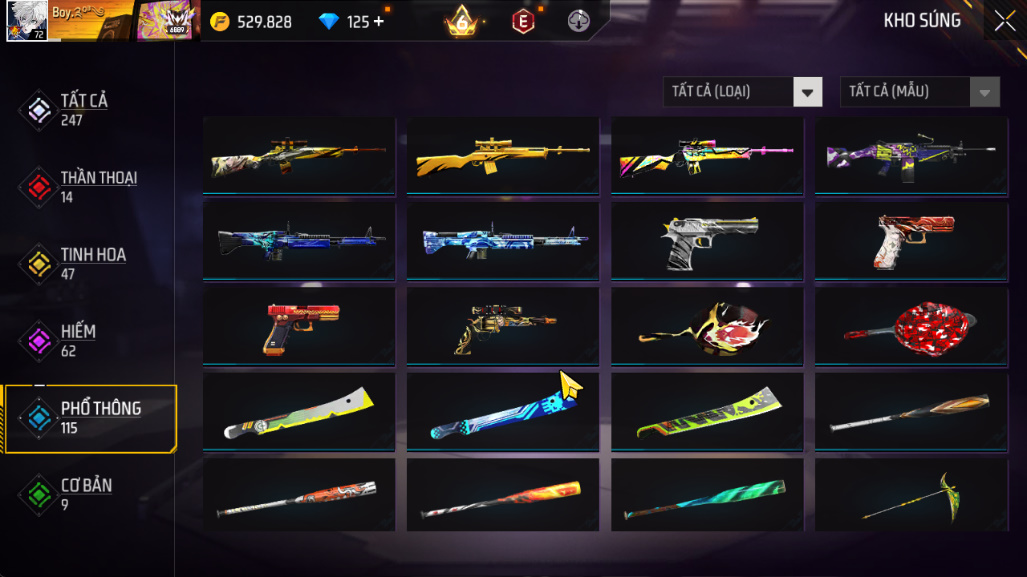Viewport: 1027px width, 577px height.
Task: Select the green scythe skin
Action: [911, 496]
